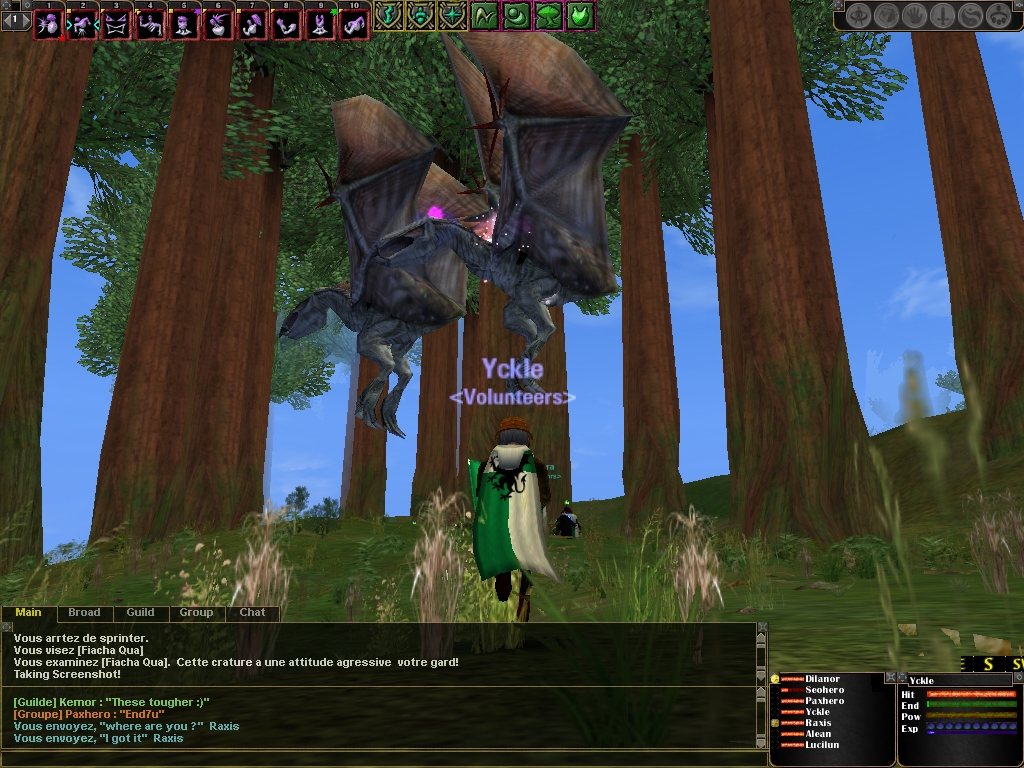Use the flexing arm ability in slot 8
The height and width of the screenshot is (768, 1024).
pos(285,25)
